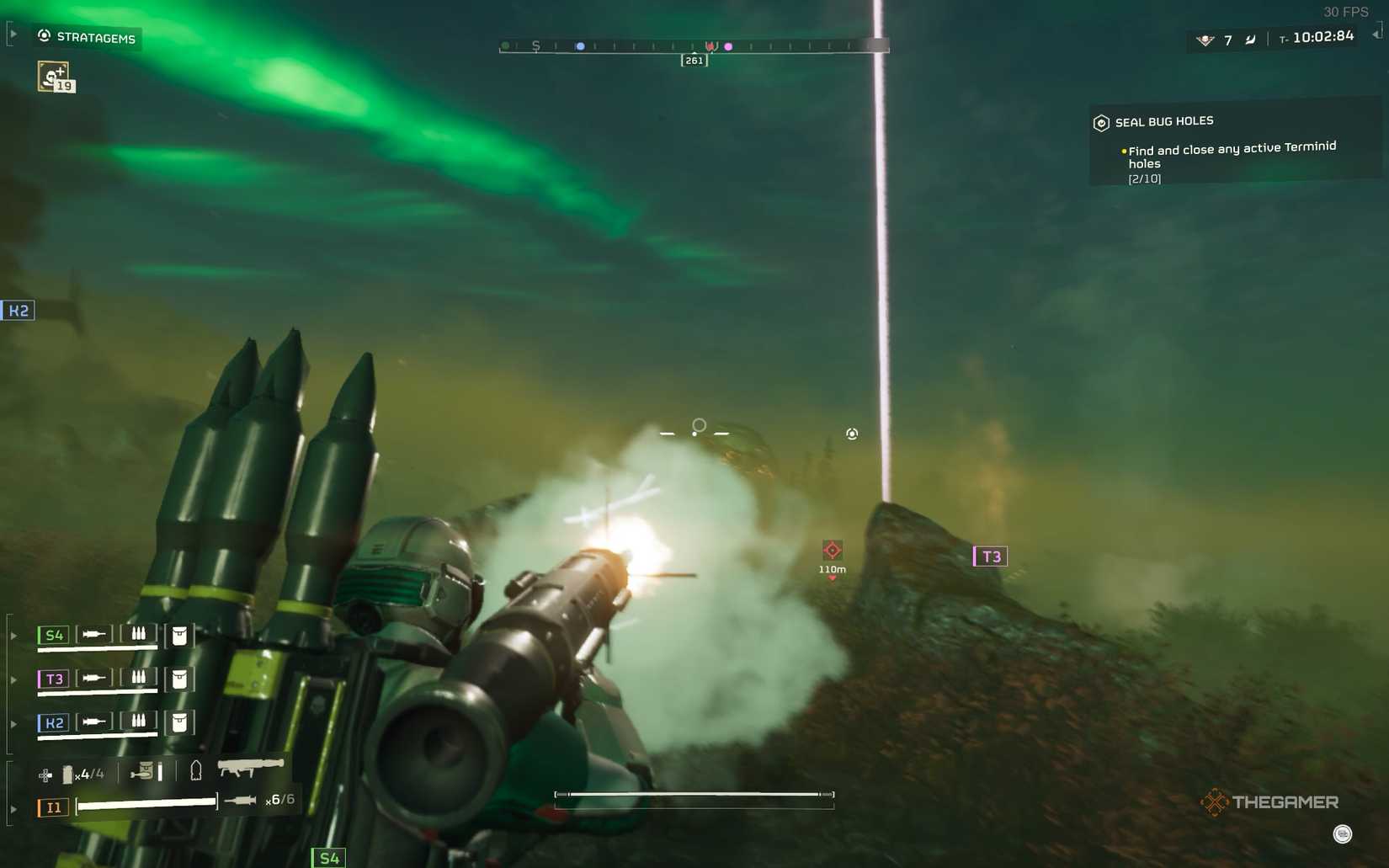Open the SEAL BUG HOLES objective header
Image resolution: width=1389 pixels, height=868 pixels.
click(1164, 121)
